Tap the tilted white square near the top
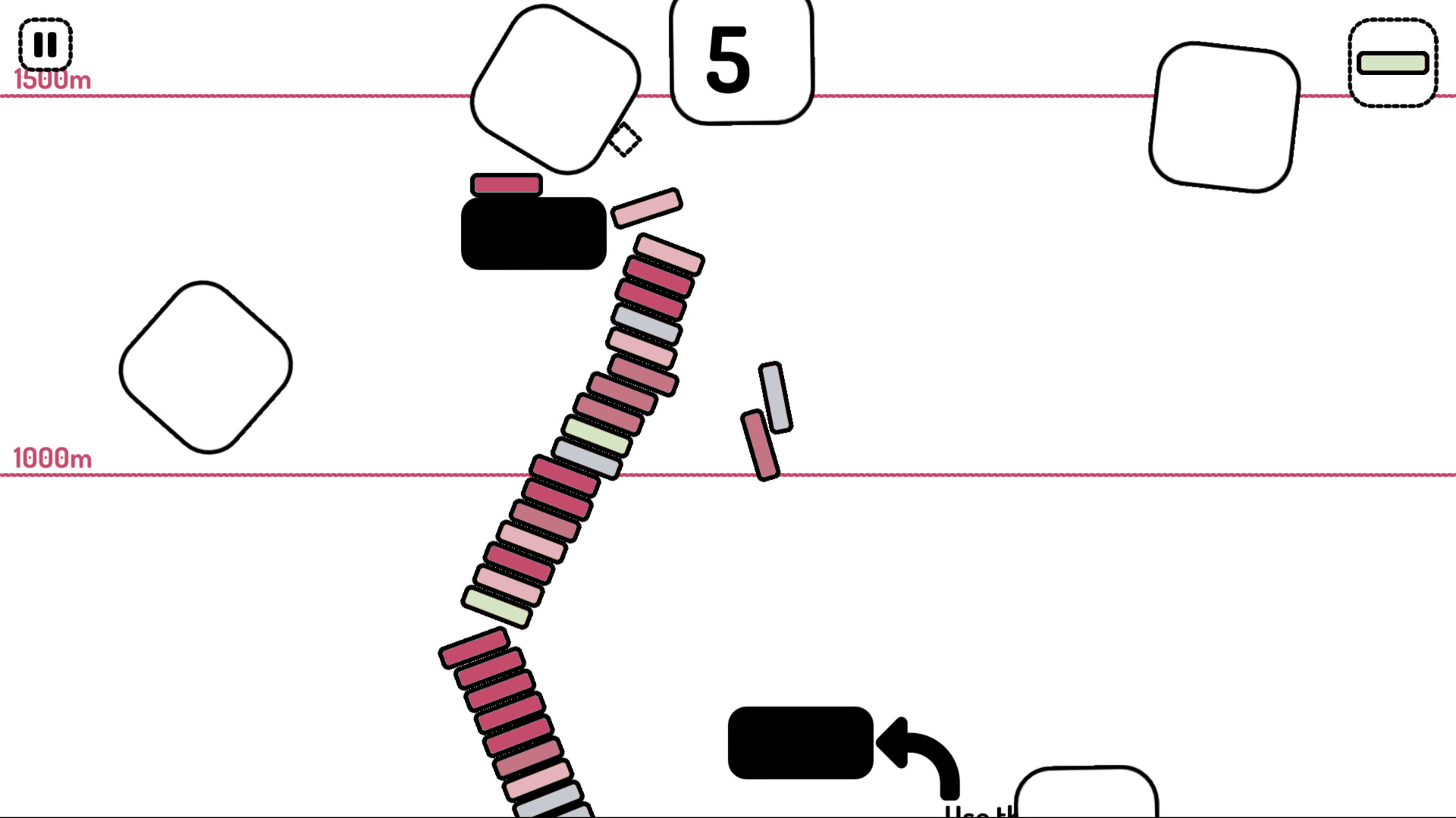1456x818 pixels. click(x=556, y=87)
